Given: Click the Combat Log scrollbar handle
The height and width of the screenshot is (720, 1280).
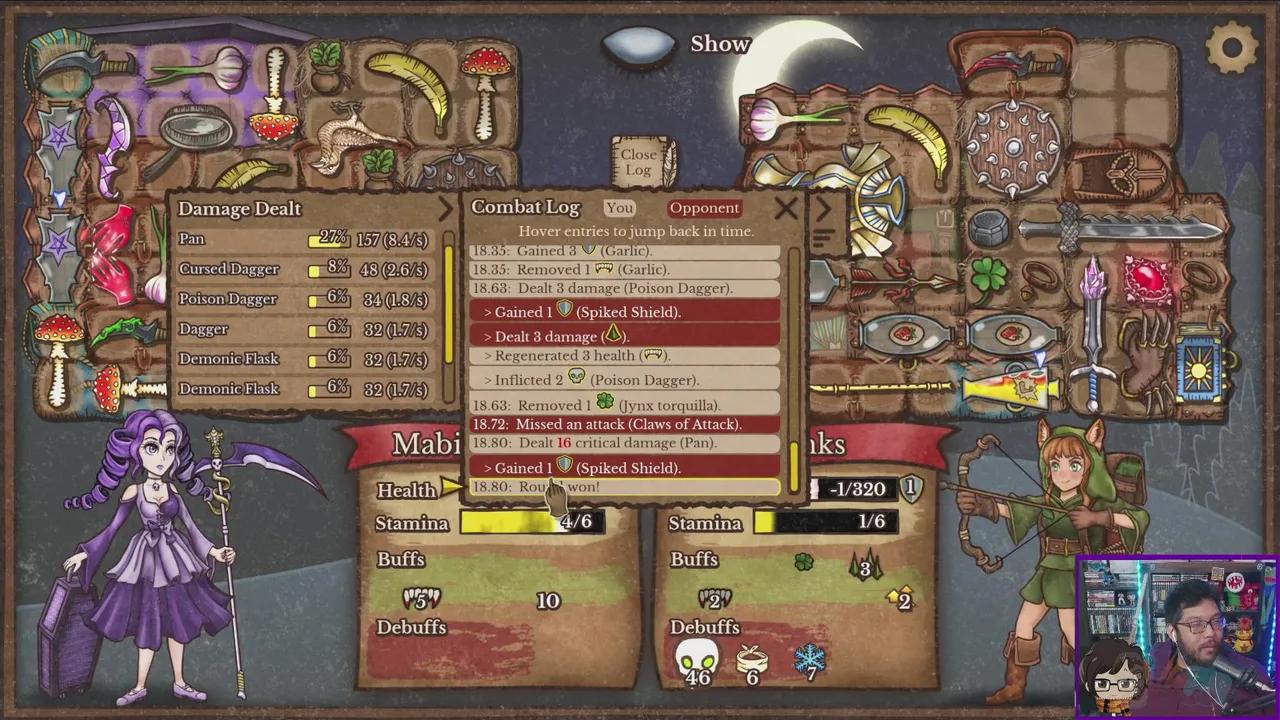Looking at the screenshot, I should (795, 465).
